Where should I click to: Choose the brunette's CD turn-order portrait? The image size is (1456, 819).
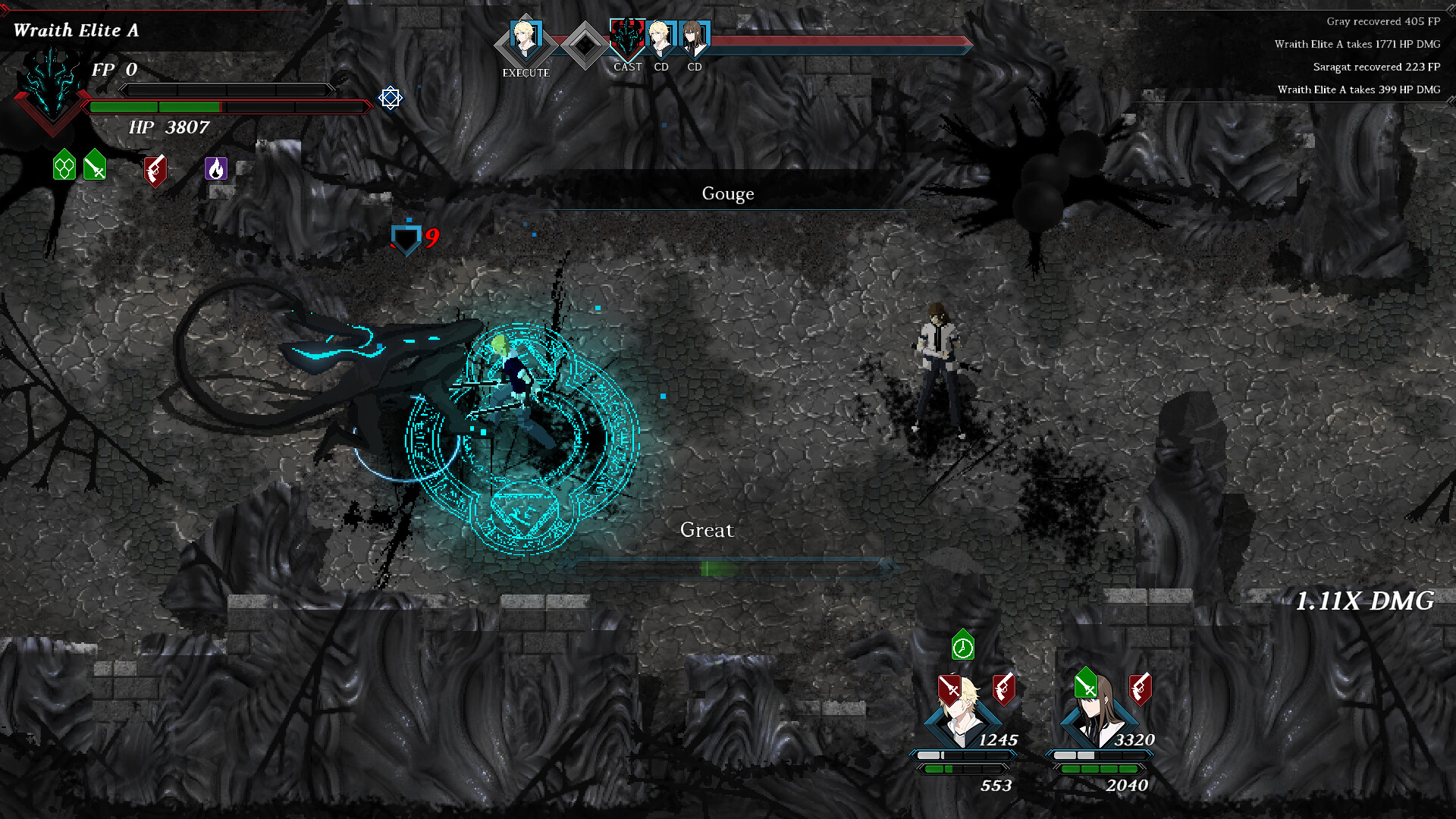(694, 39)
